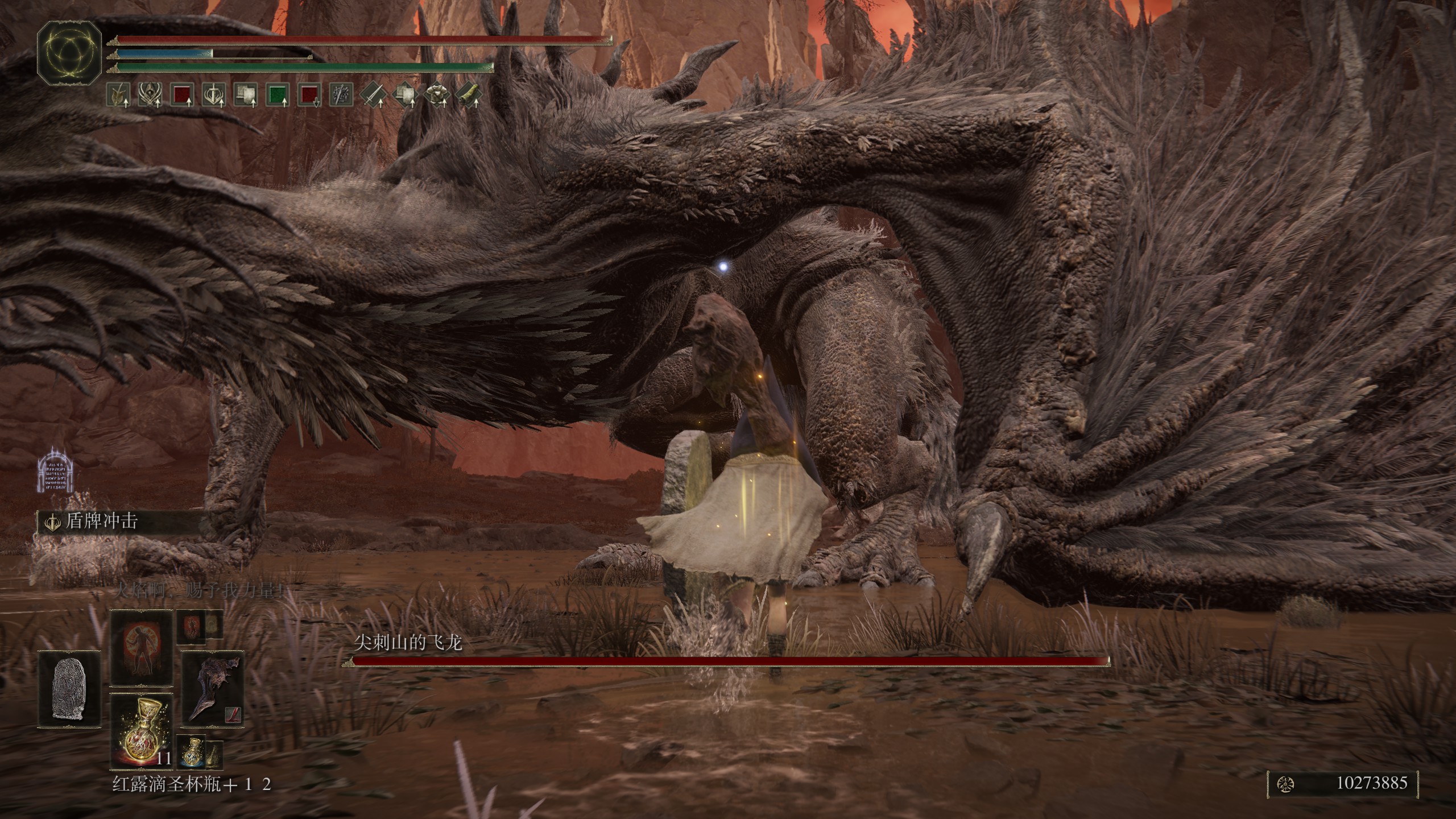Select the green square stamina buff icon
1456x819 pixels.
point(278,96)
